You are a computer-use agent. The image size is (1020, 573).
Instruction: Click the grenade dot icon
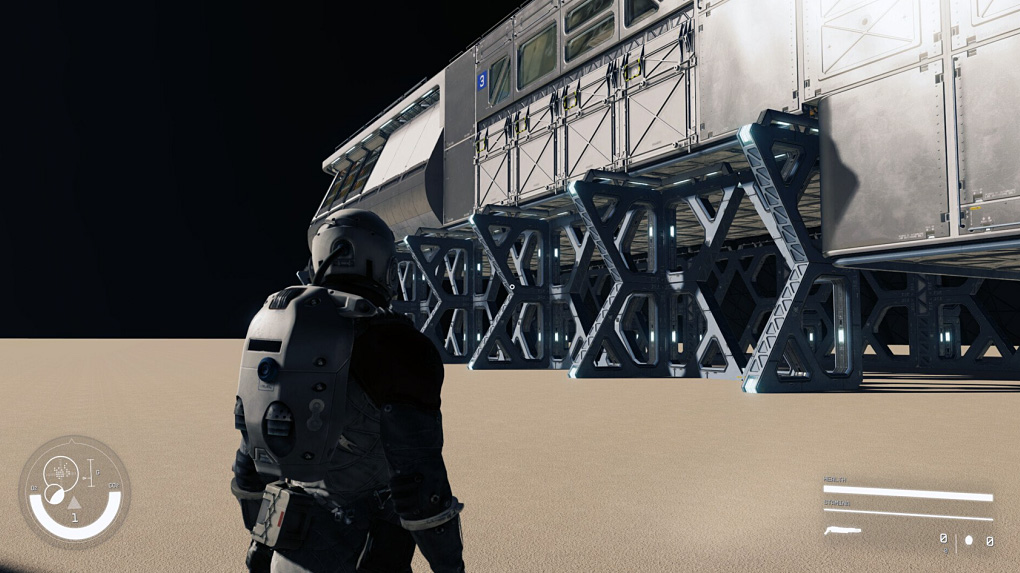968,541
